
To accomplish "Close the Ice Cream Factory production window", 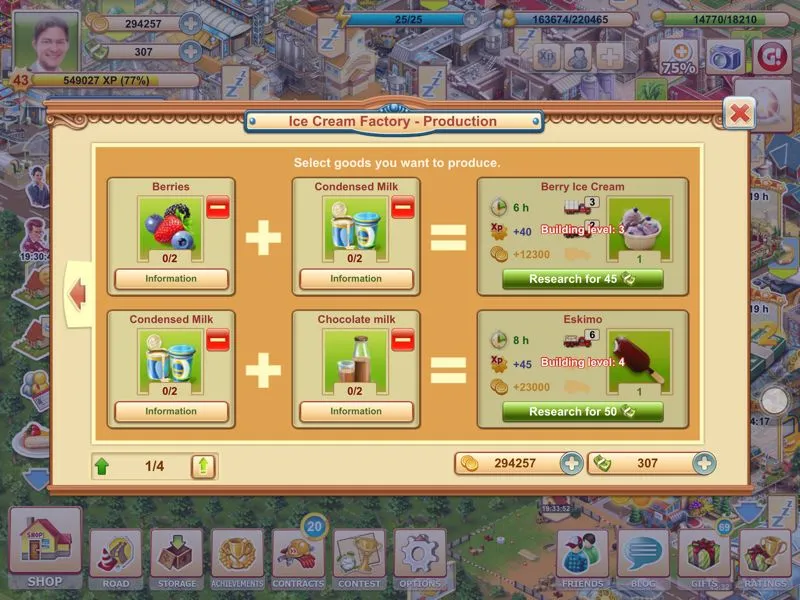I will click(739, 113).
